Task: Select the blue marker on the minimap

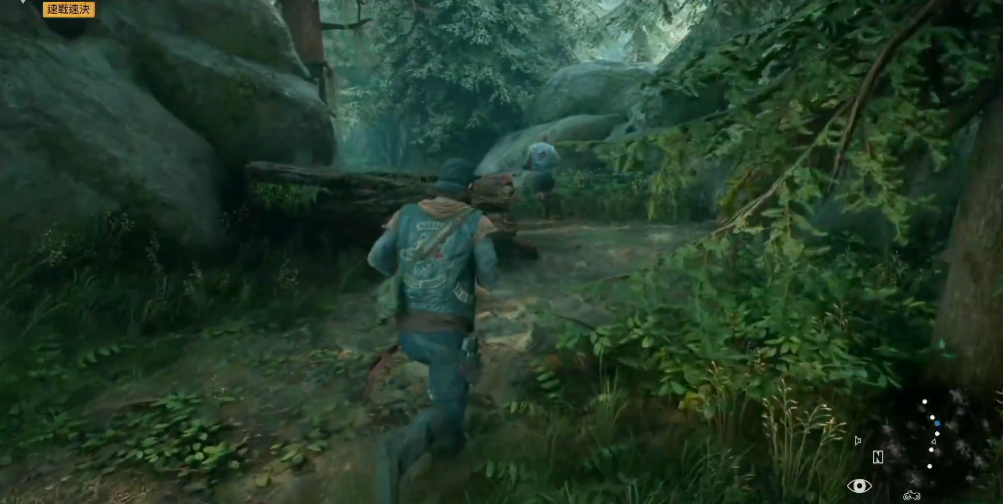Action: [x=936, y=421]
